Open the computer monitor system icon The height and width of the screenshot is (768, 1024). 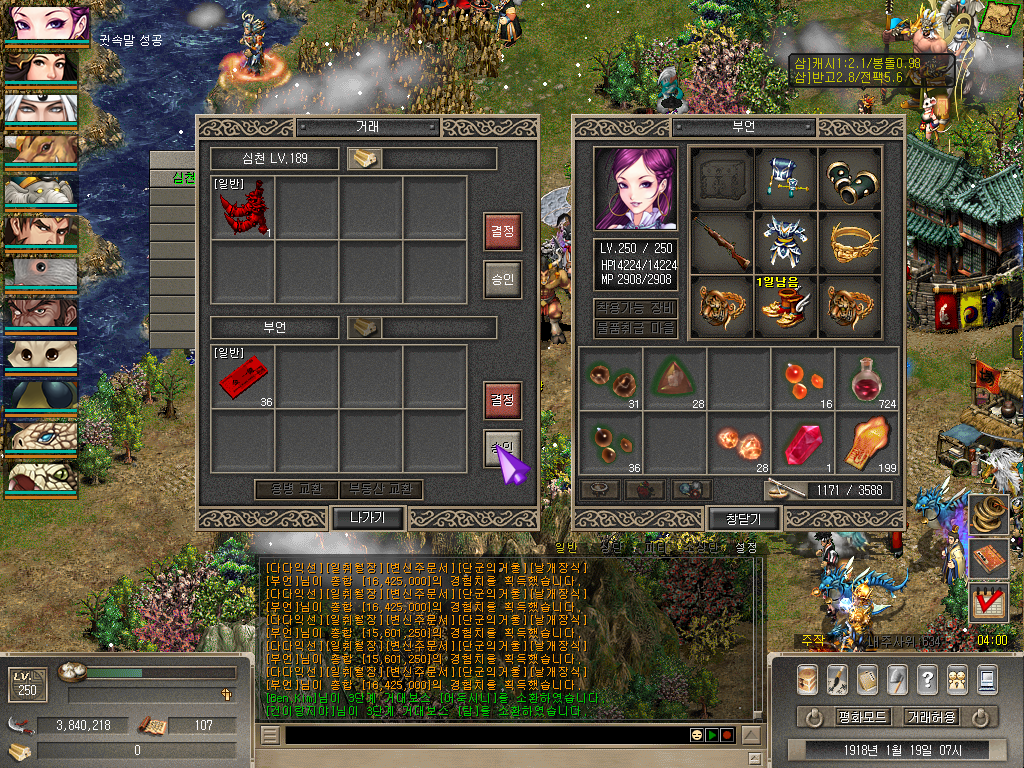click(x=987, y=679)
